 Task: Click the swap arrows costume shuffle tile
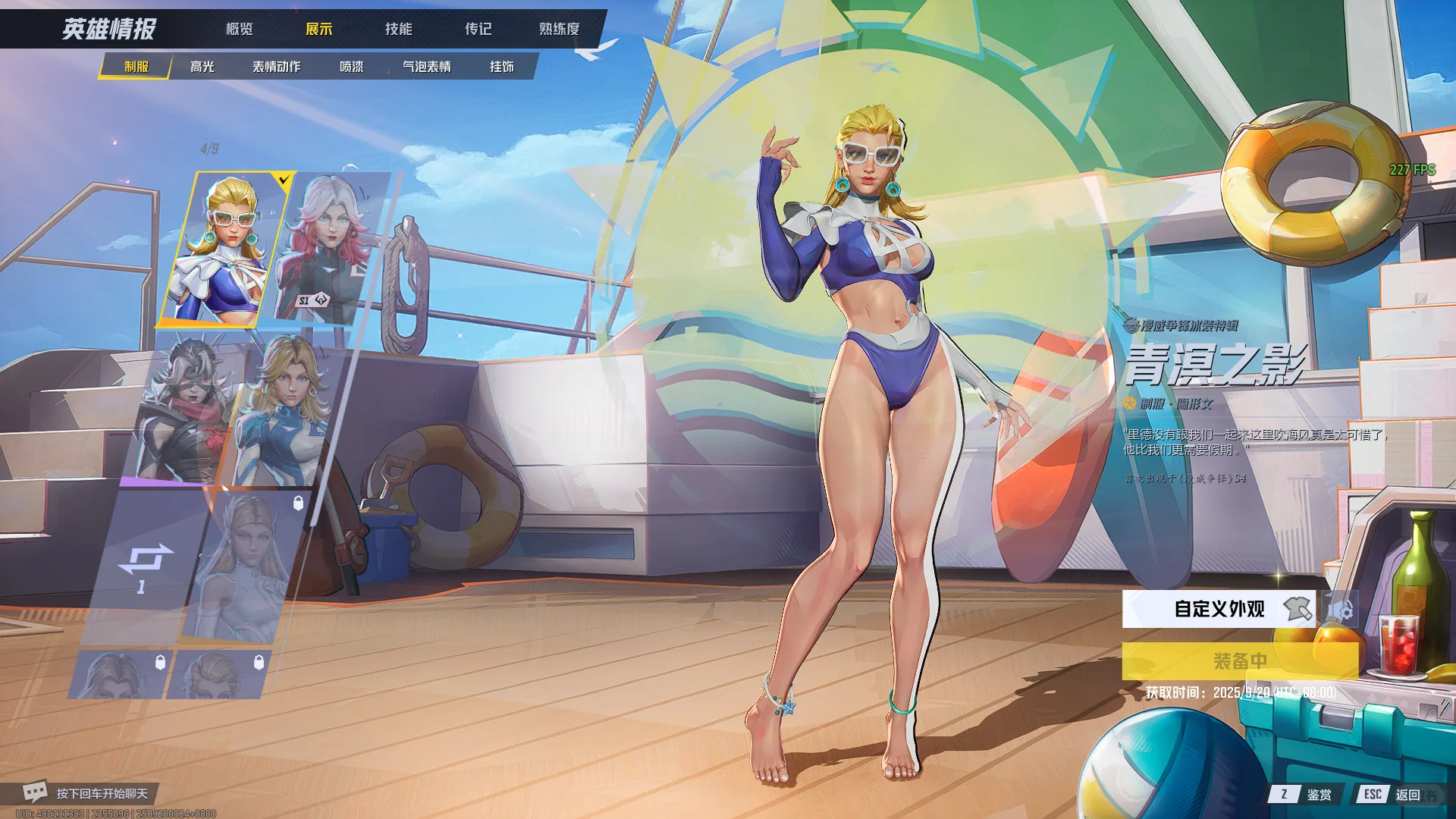144,566
